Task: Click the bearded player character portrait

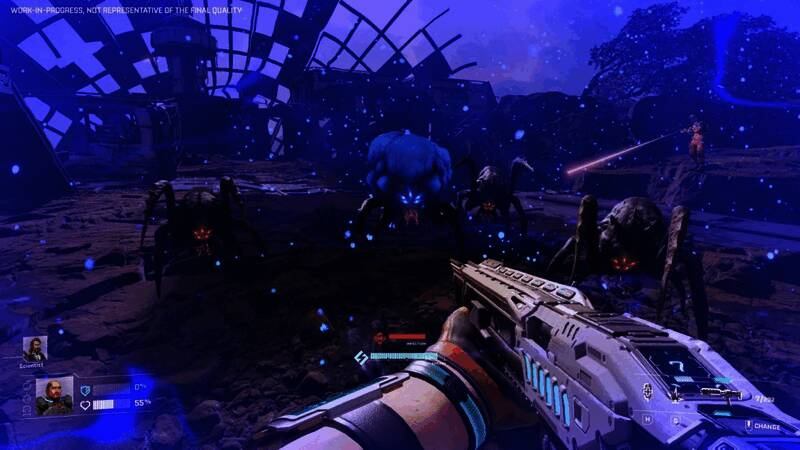Action: tap(53, 396)
